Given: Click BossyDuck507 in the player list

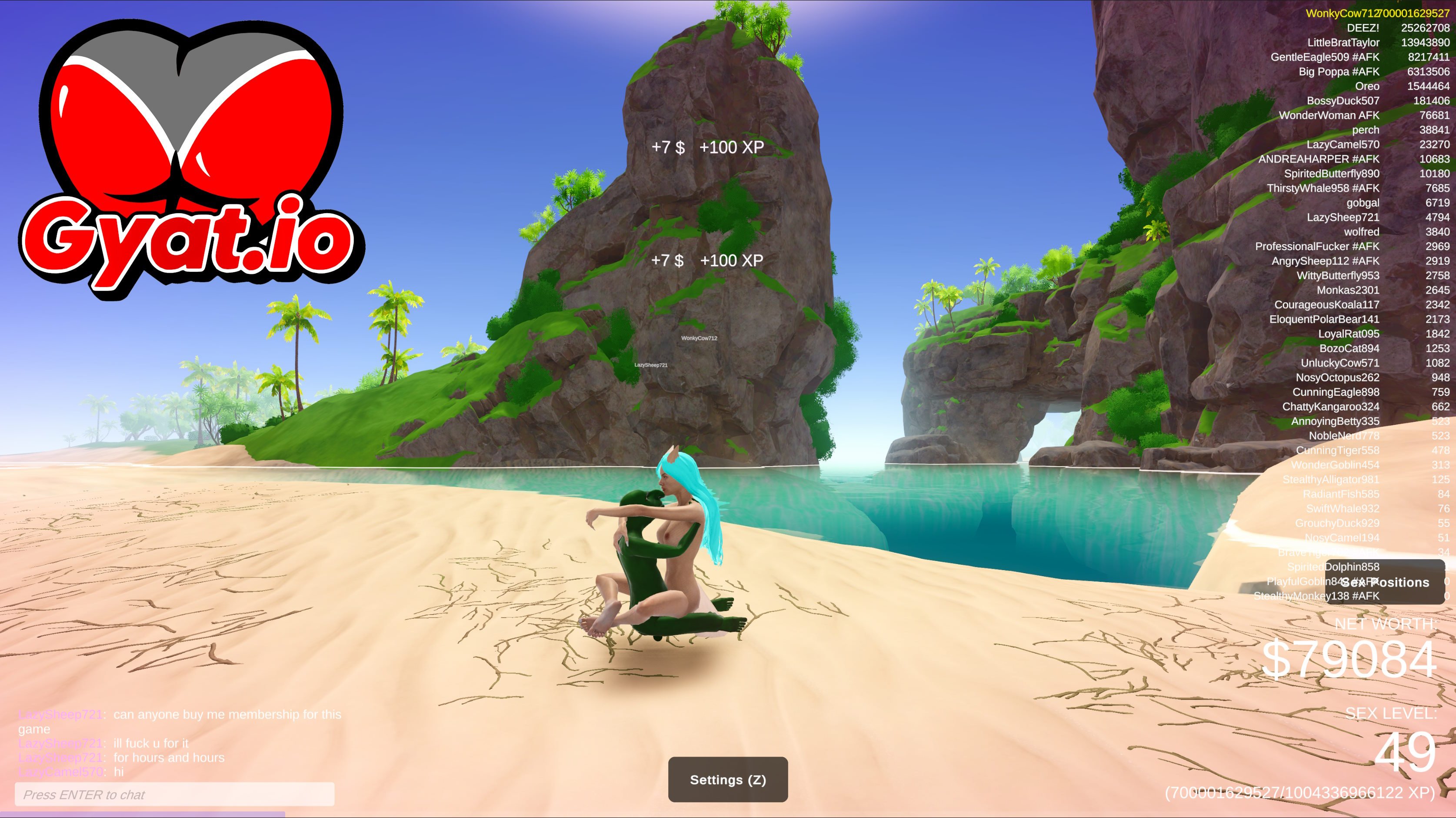Looking at the screenshot, I should [1343, 100].
